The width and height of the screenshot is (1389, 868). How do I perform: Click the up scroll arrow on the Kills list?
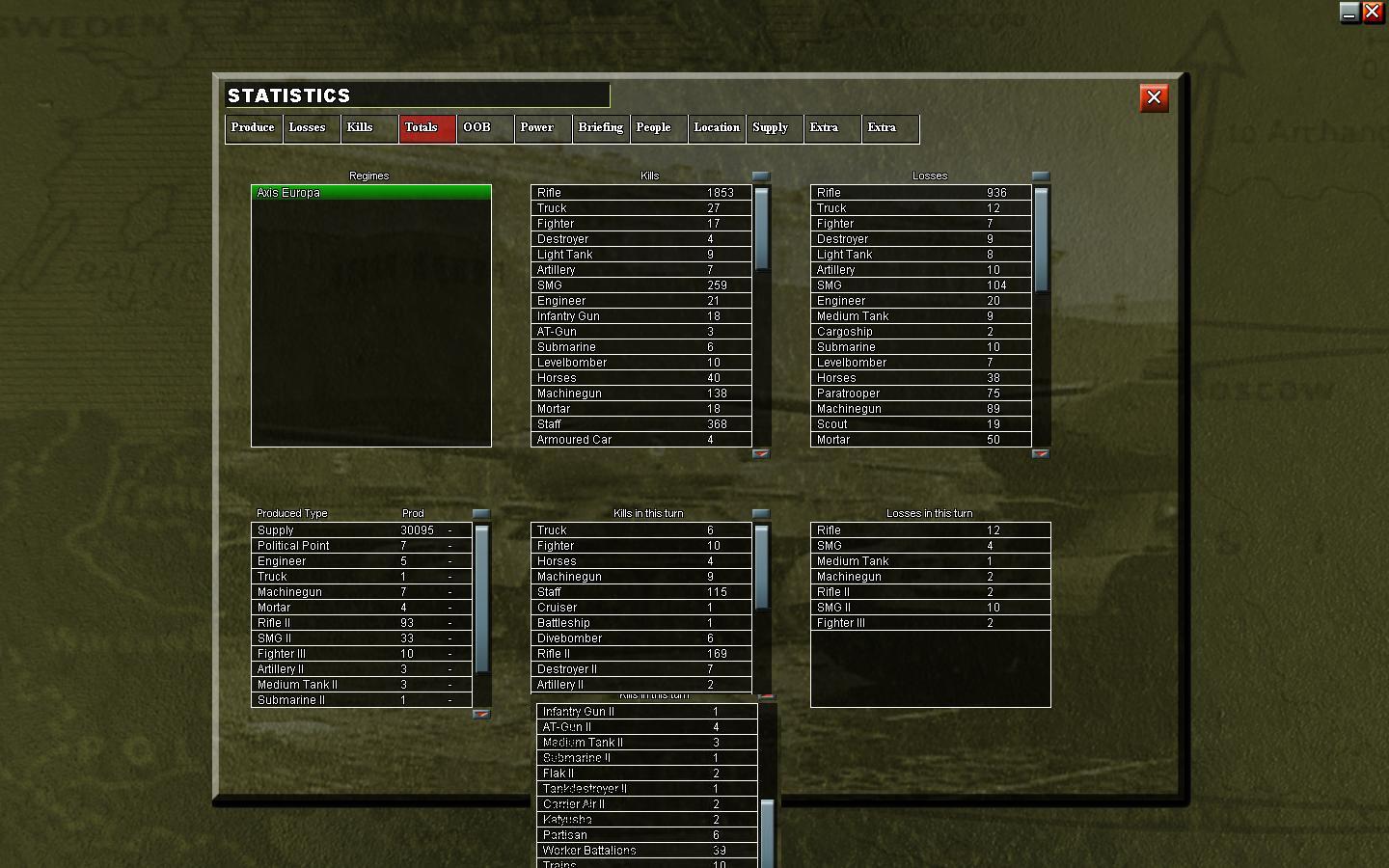[x=761, y=176]
